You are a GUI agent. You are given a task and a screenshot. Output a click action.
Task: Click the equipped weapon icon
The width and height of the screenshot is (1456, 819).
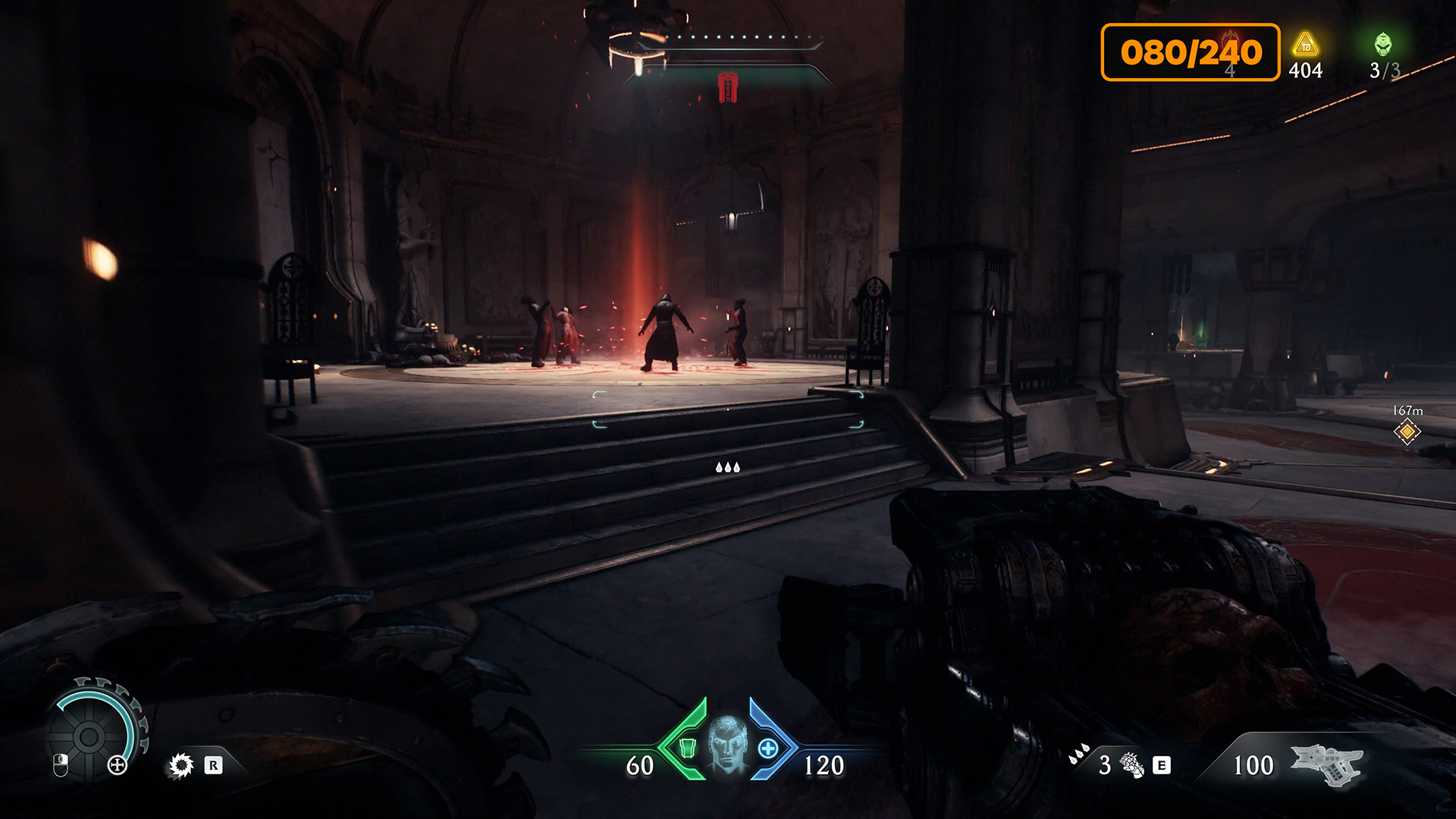1326,764
